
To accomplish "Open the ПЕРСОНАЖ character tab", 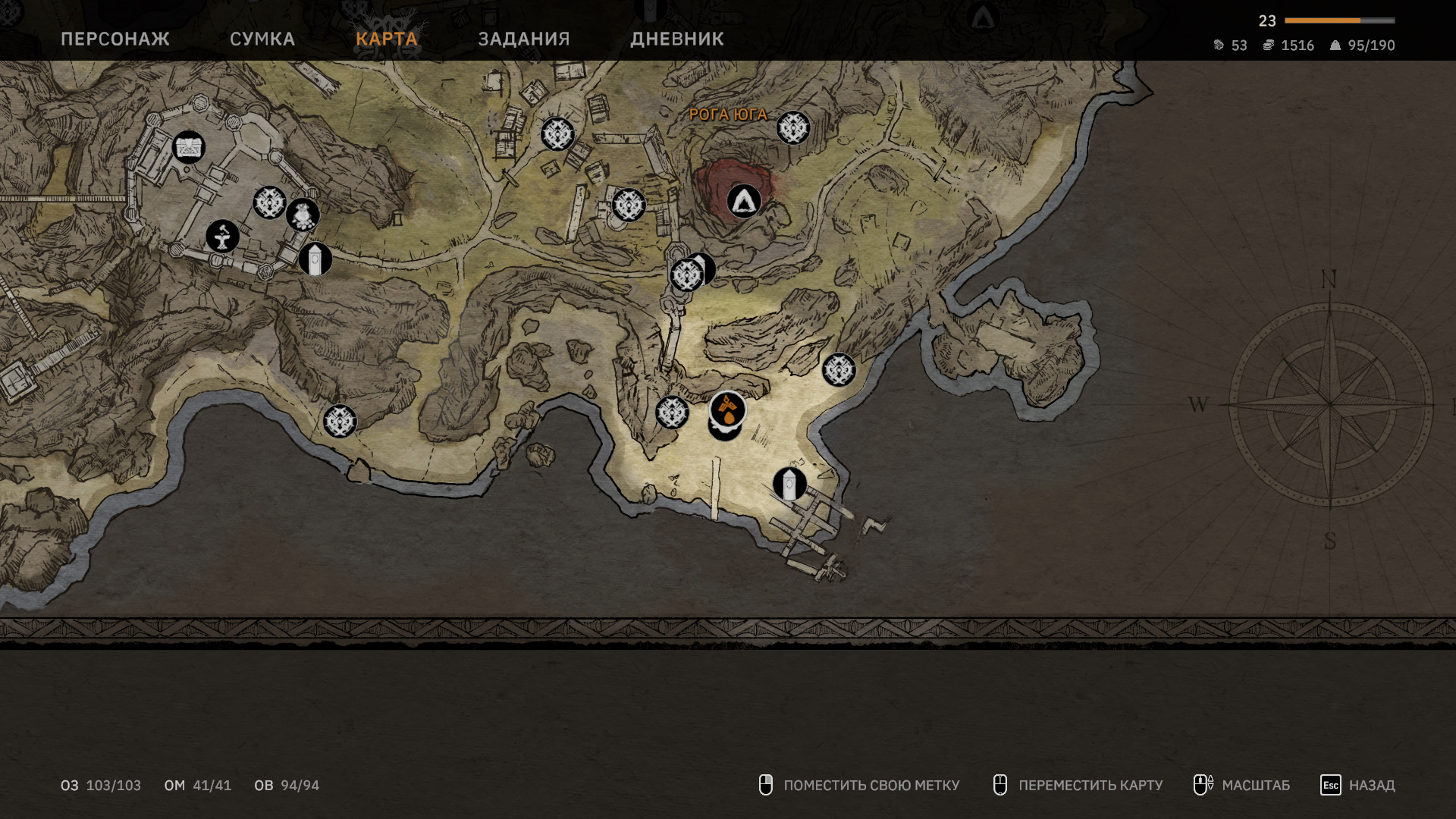I will tap(115, 39).
